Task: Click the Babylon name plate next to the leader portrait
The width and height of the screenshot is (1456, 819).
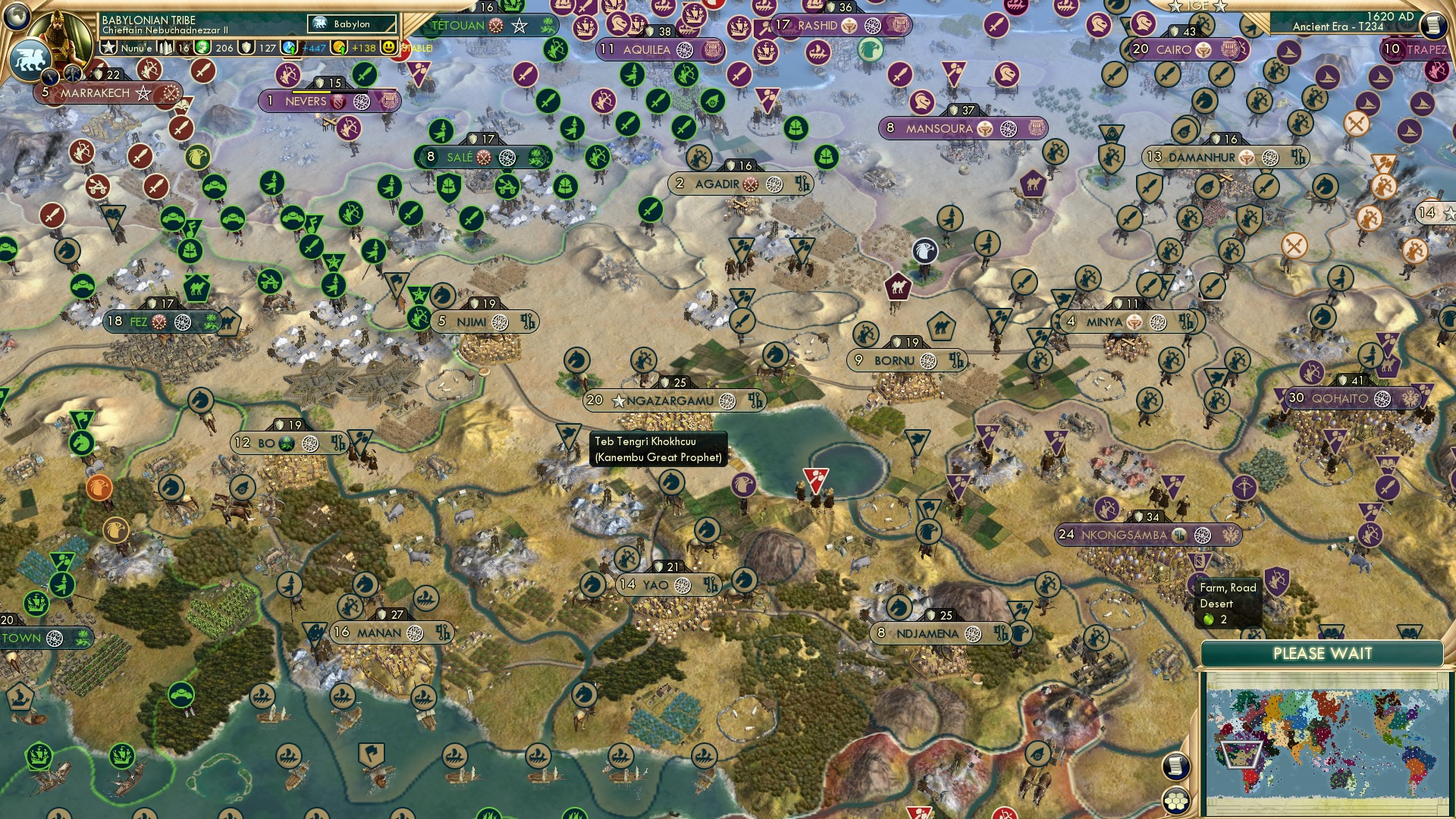Action: (350, 24)
